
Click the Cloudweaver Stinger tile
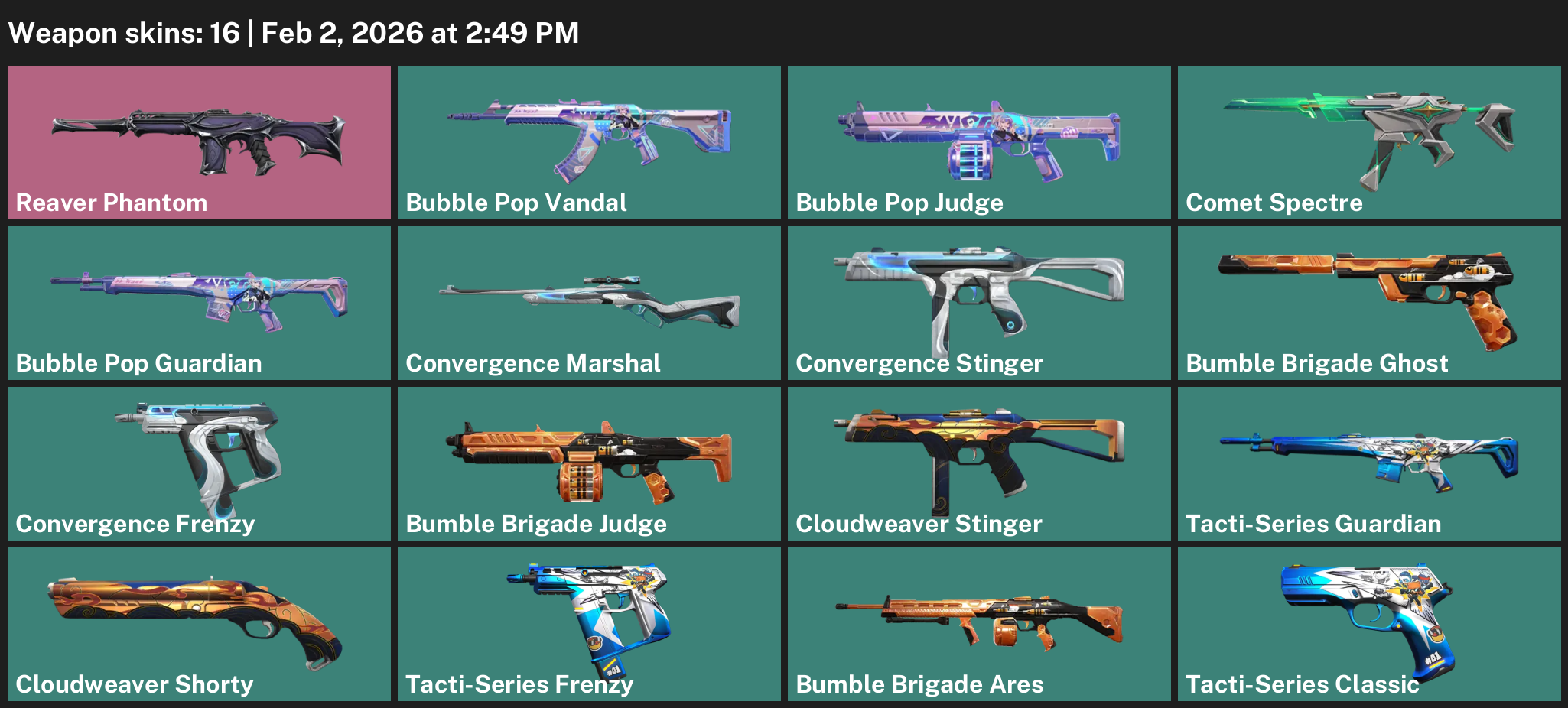tap(979, 463)
